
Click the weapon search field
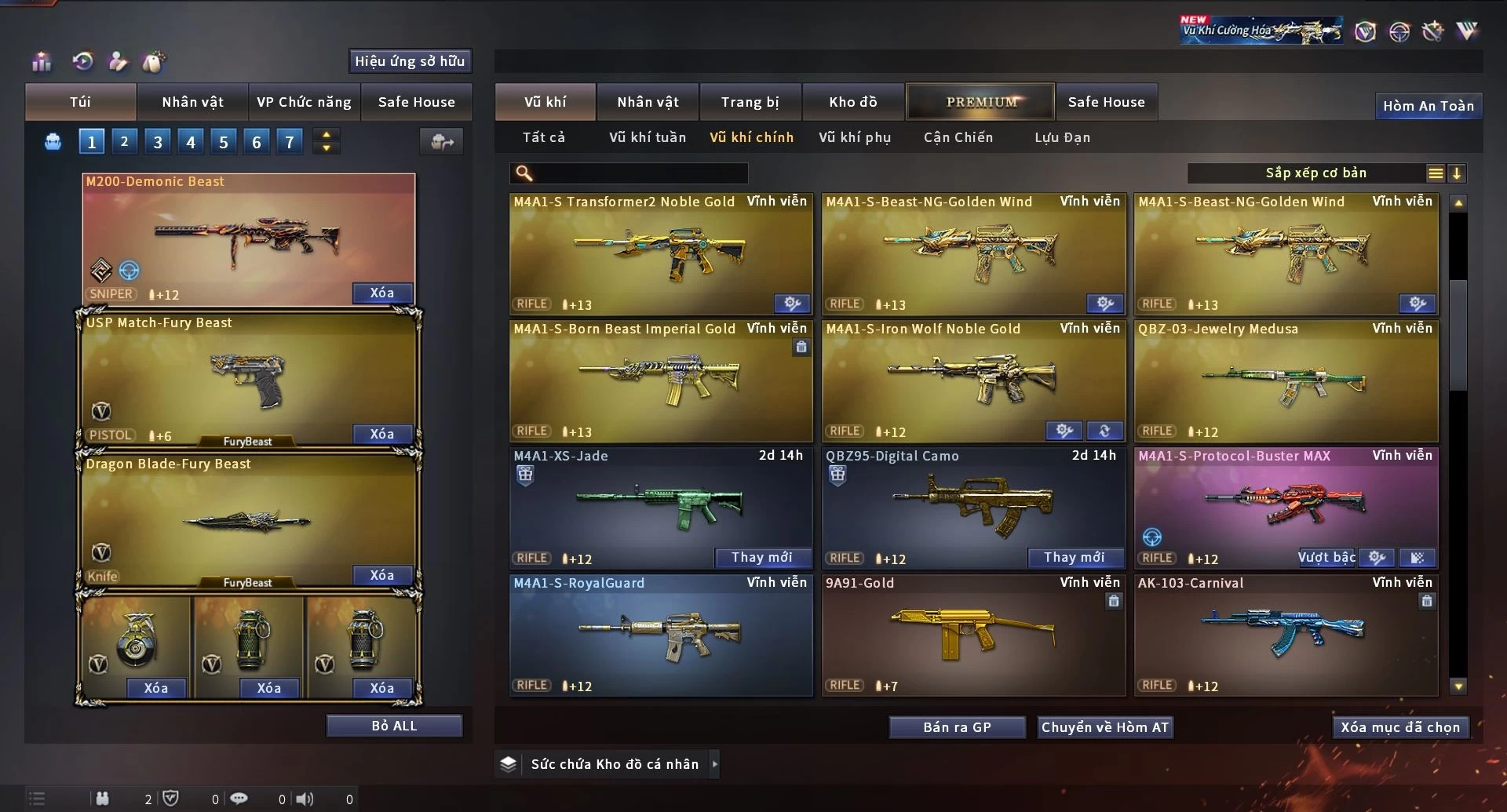point(640,173)
